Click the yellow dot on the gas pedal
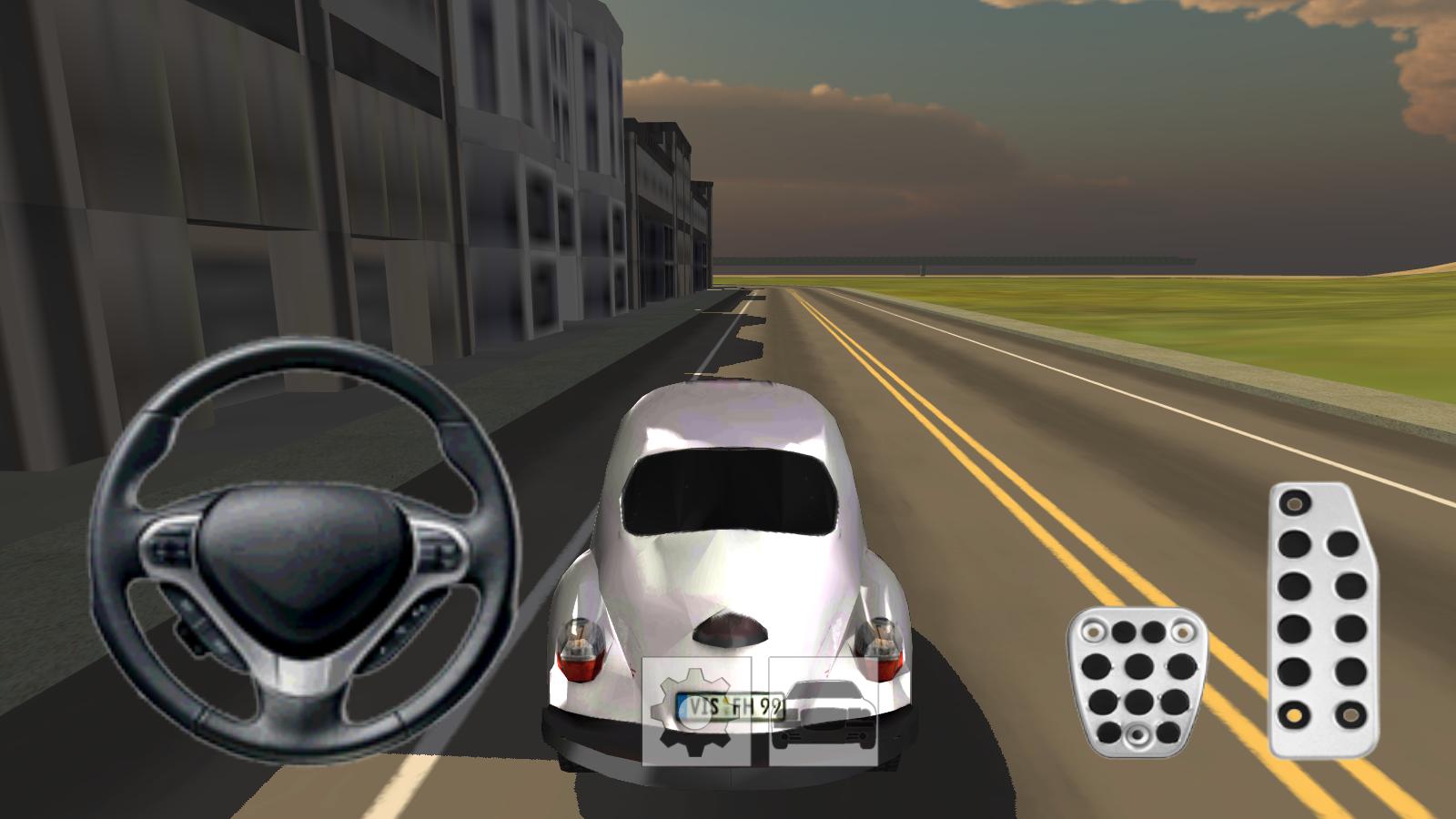Viewport: 1456px width, 819px height. pyautogui.click(x=1294, y=715)
